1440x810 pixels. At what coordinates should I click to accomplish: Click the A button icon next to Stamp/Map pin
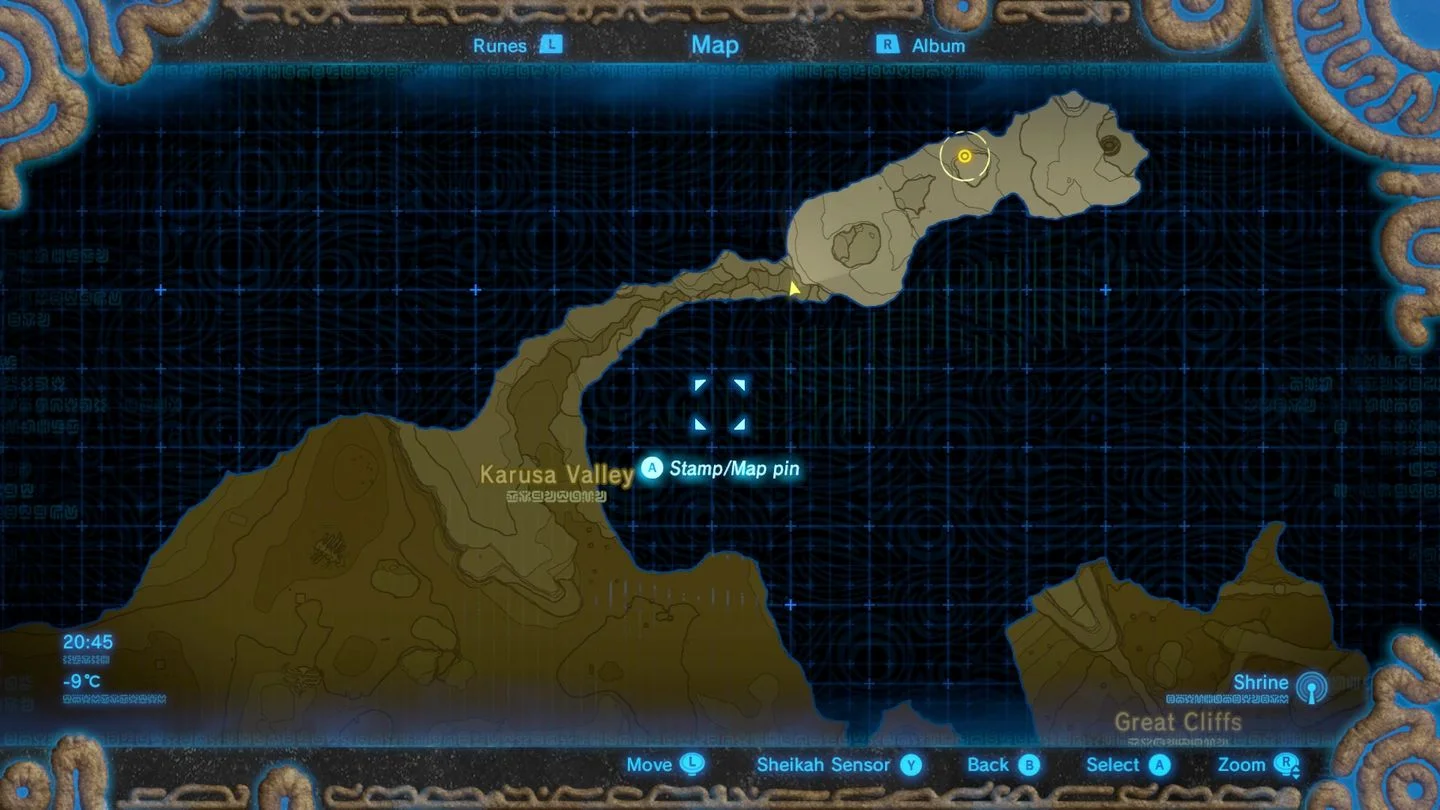tap(652, 467)
